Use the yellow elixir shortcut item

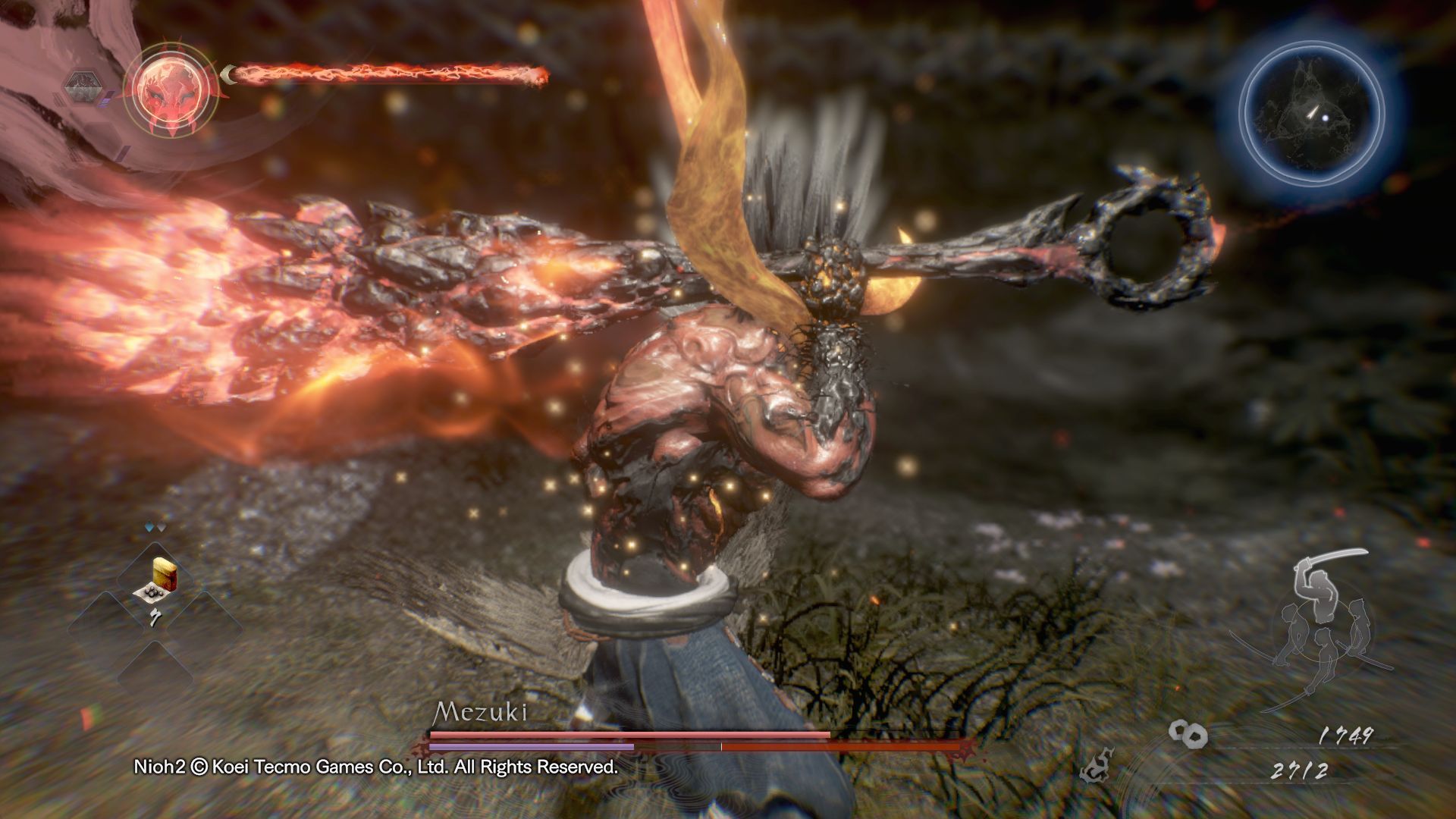[x=160, y=572]
